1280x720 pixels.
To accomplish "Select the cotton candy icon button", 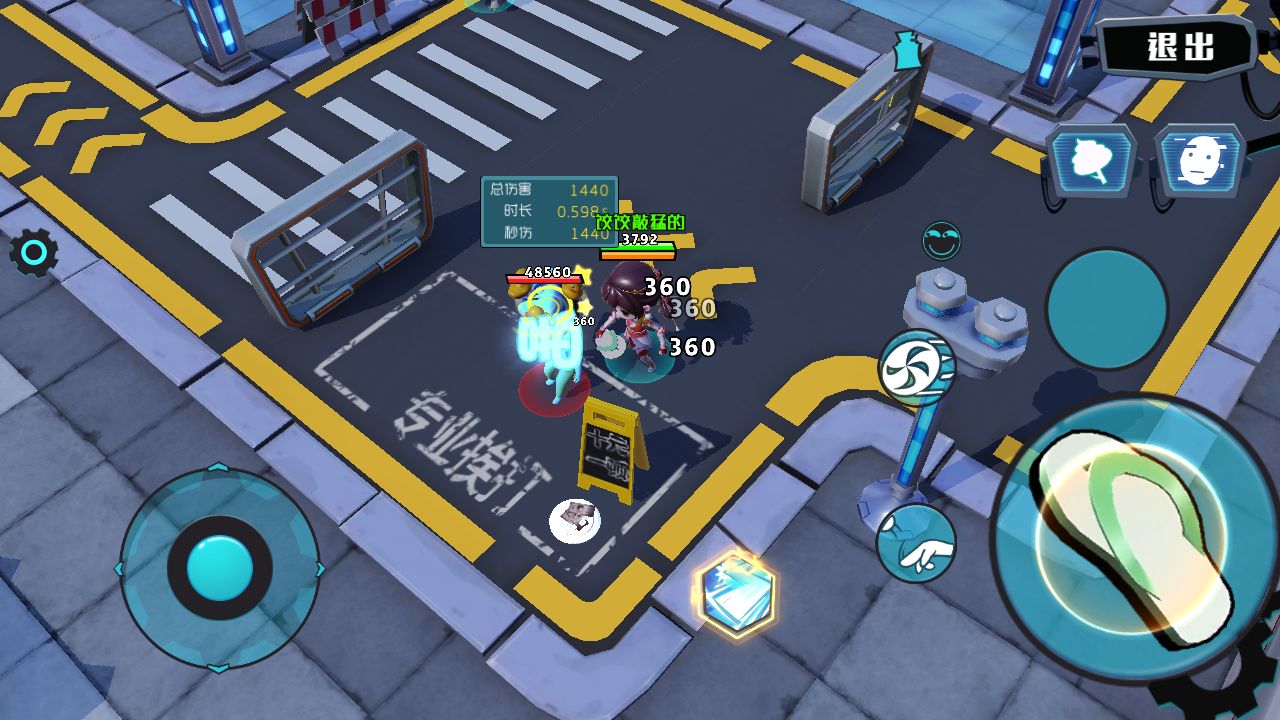I will click(x=1092, y=160).
